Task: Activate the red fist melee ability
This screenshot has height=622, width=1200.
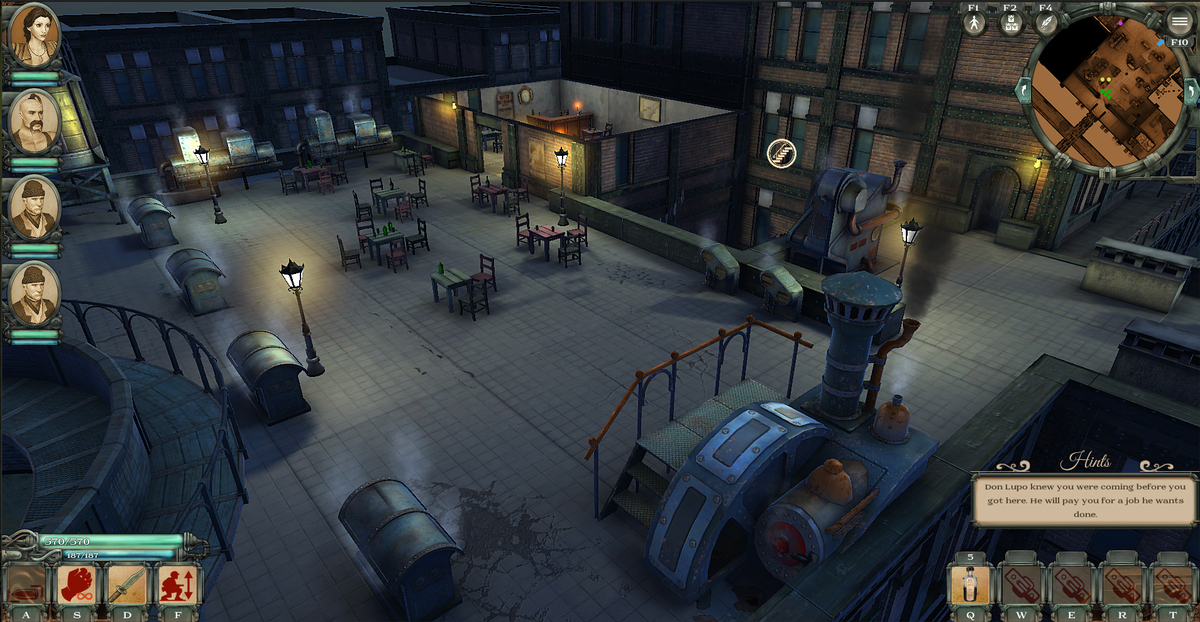Action: click(x=77, y=586)
